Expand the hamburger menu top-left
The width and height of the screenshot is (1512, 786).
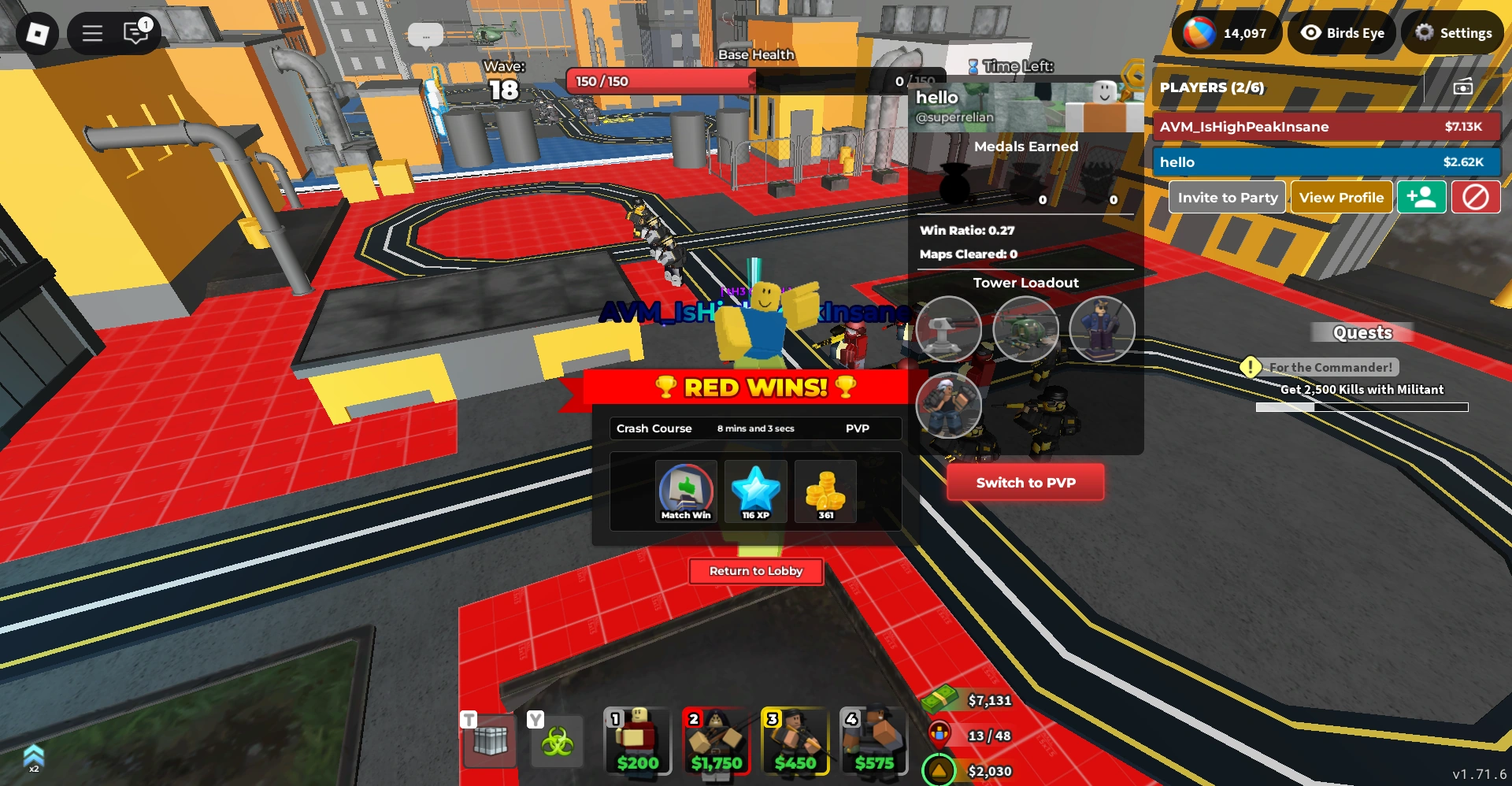[x=91, y=33]
